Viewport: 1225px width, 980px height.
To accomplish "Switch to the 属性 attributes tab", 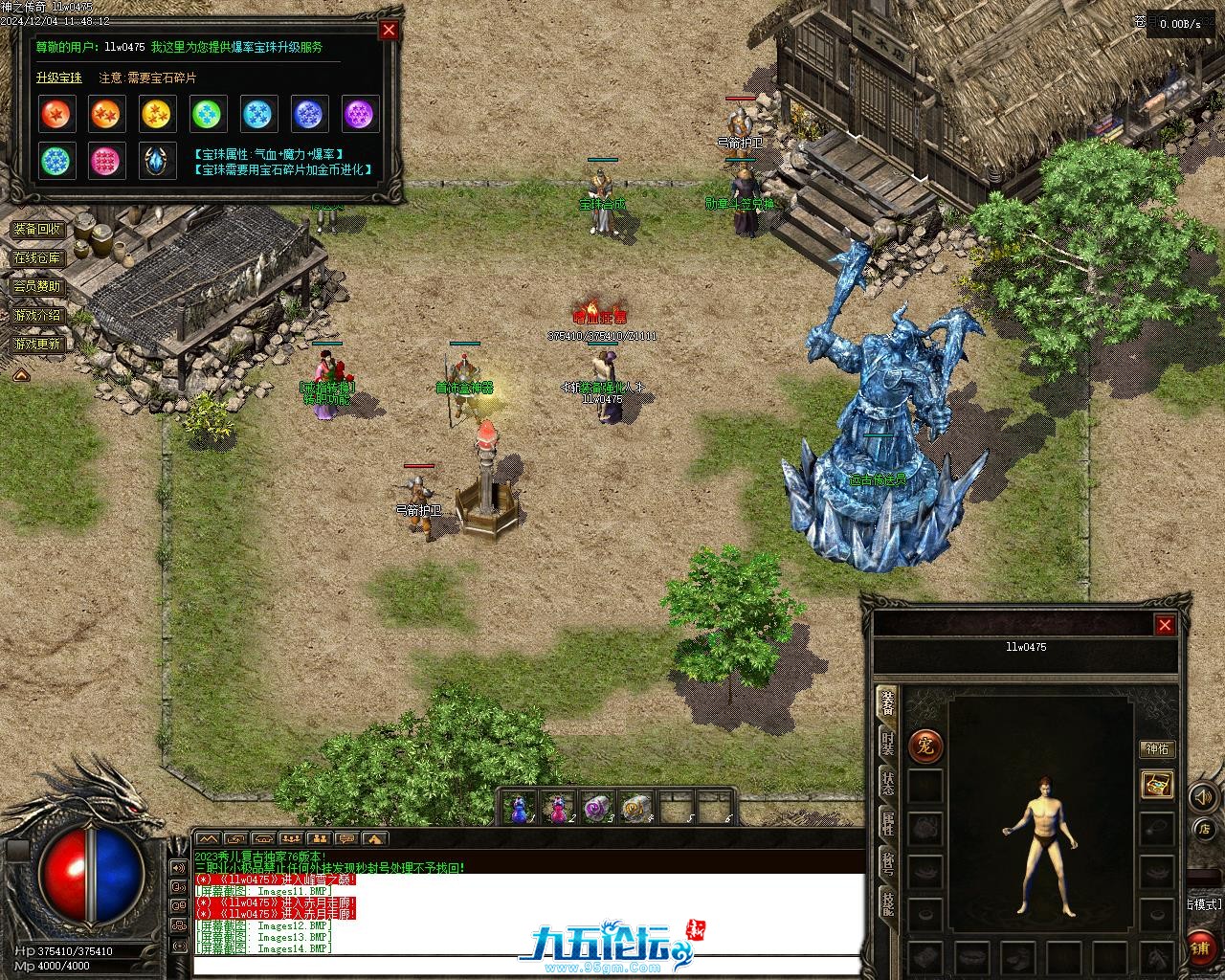I will click(x=888, y=825).
